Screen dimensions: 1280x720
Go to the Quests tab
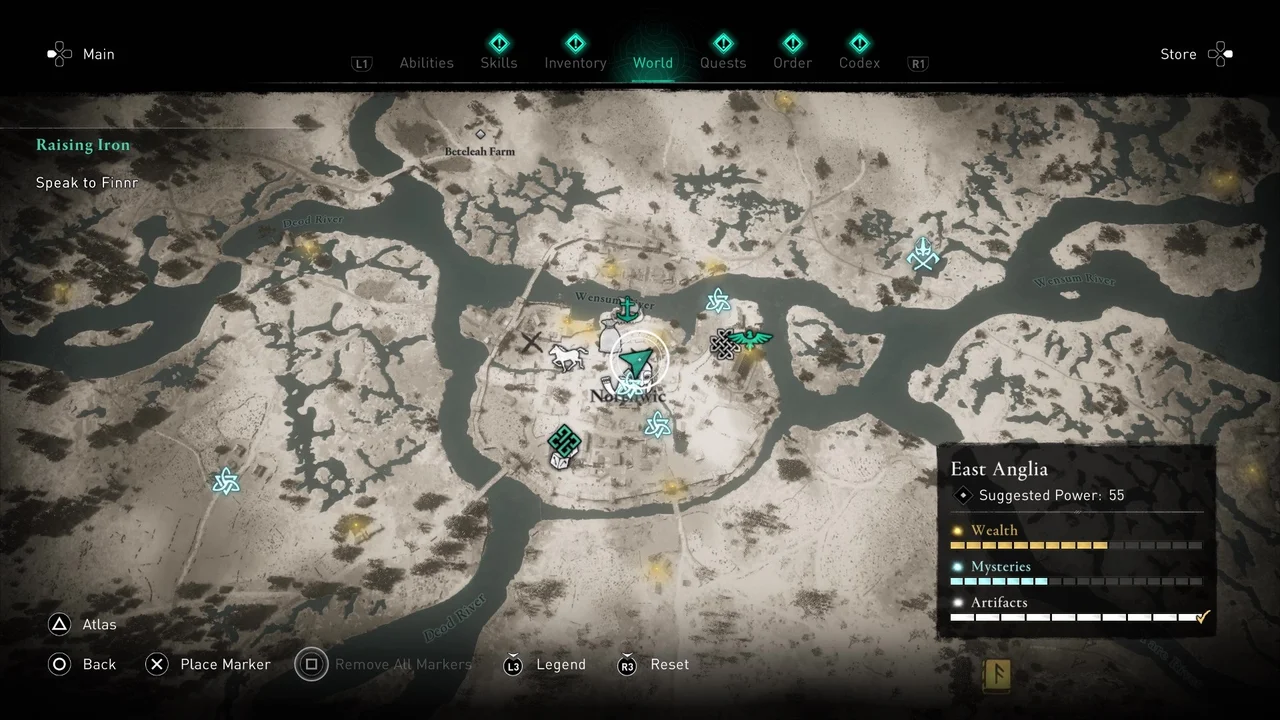pyautogui.click(x=723, y=63)
